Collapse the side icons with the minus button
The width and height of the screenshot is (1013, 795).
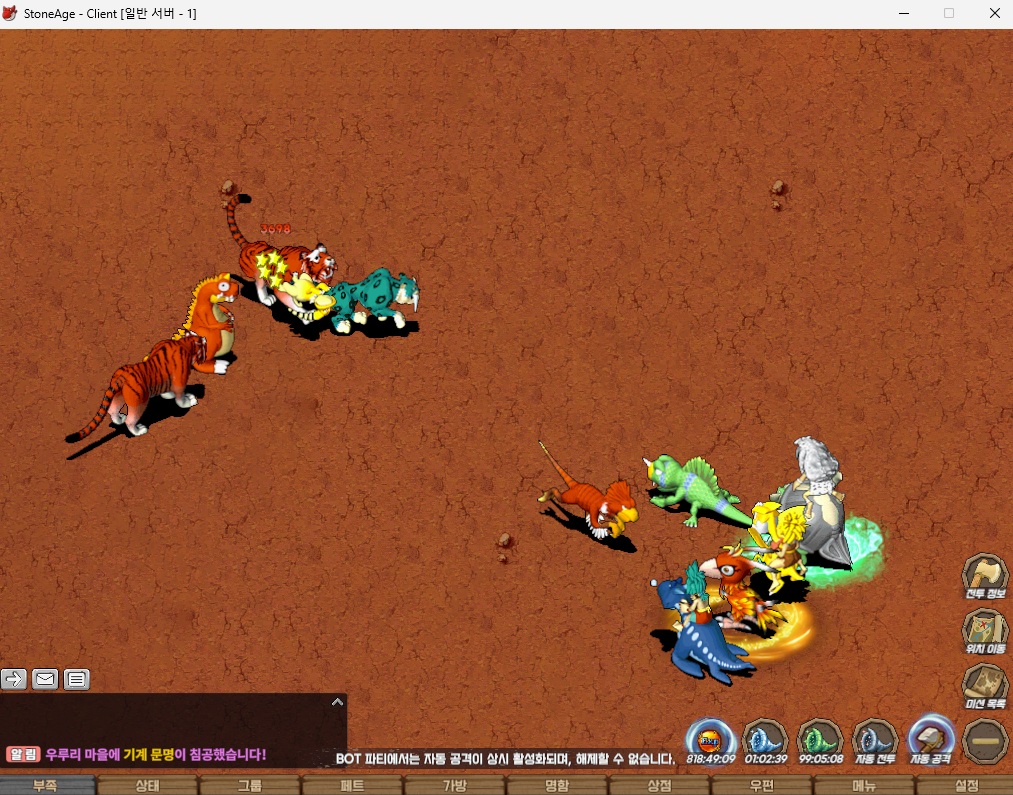tap(984, 740)
